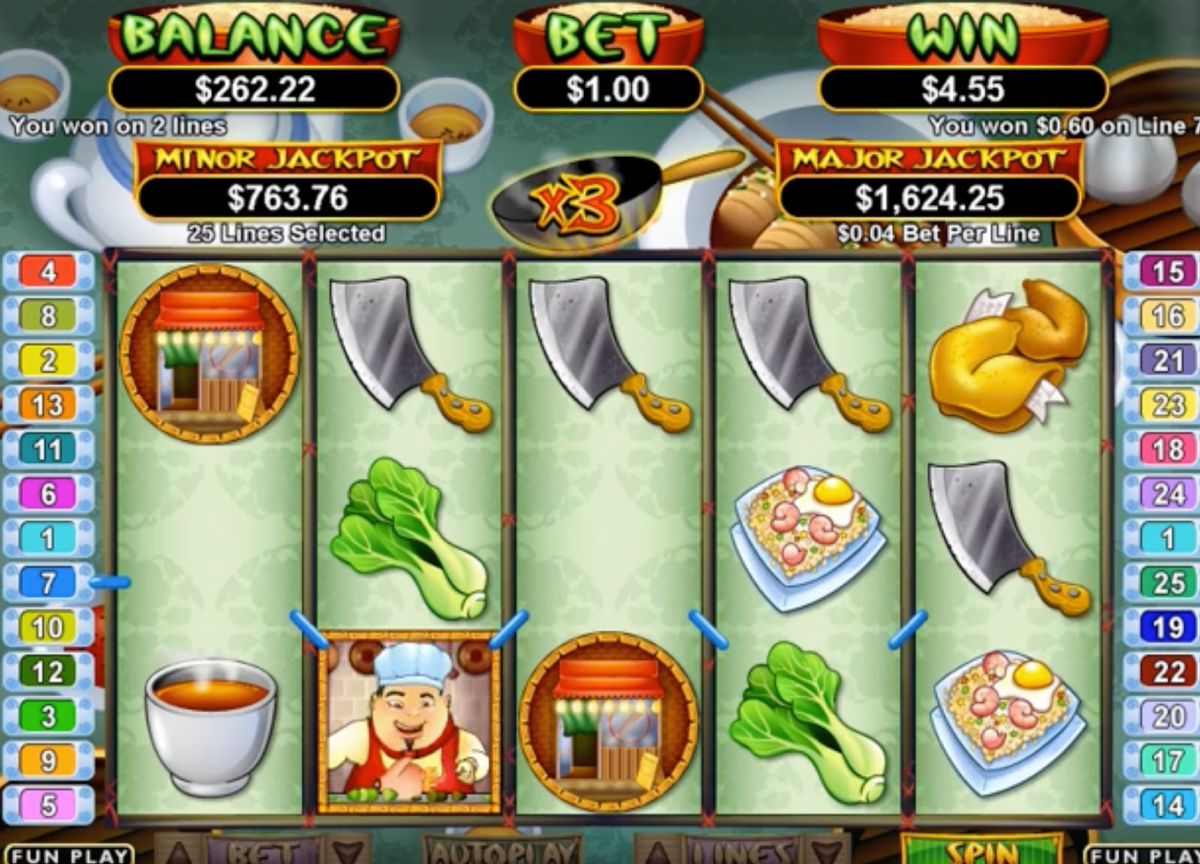Choose payline number 13
The height and width of the screenshot is (864, 1200).
pos(48,405)
